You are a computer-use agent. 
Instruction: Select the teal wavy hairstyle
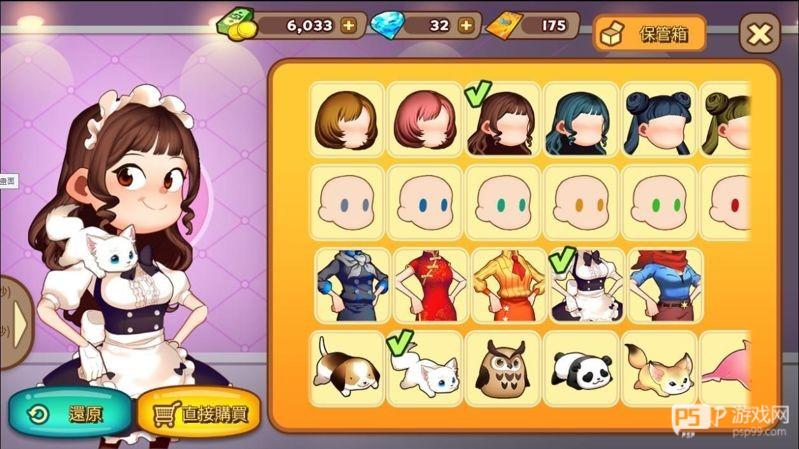click(580, 120)
